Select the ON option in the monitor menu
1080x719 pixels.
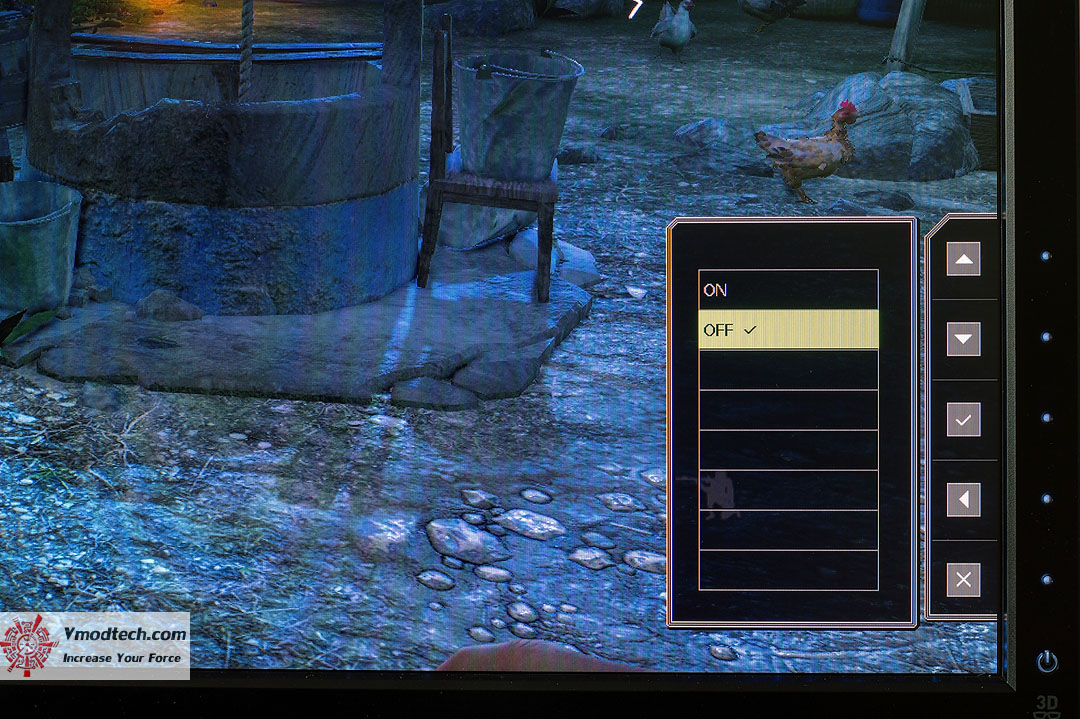(x=787, y=290)
